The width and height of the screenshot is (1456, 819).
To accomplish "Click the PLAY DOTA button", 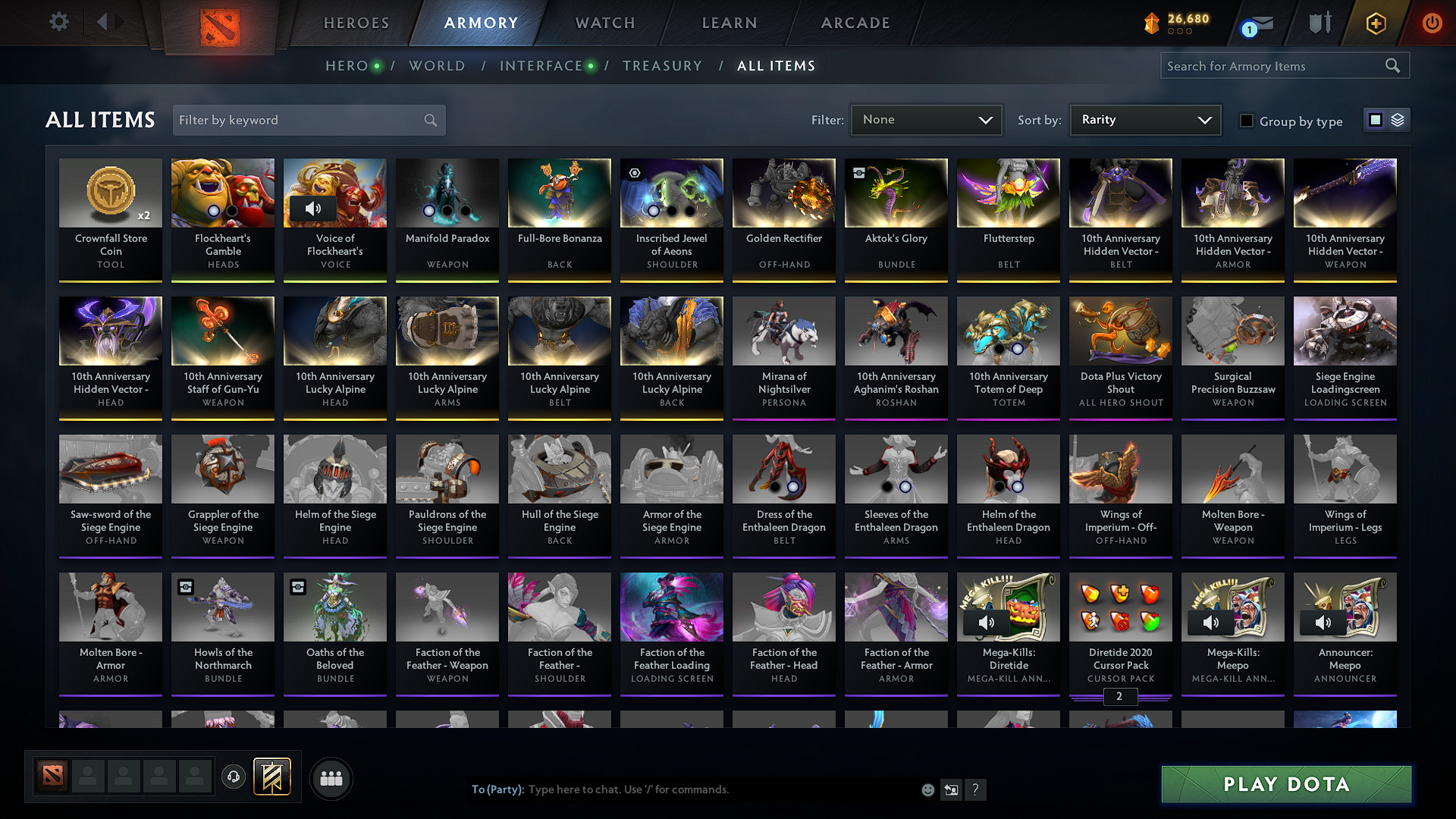I will [1285, 785].
